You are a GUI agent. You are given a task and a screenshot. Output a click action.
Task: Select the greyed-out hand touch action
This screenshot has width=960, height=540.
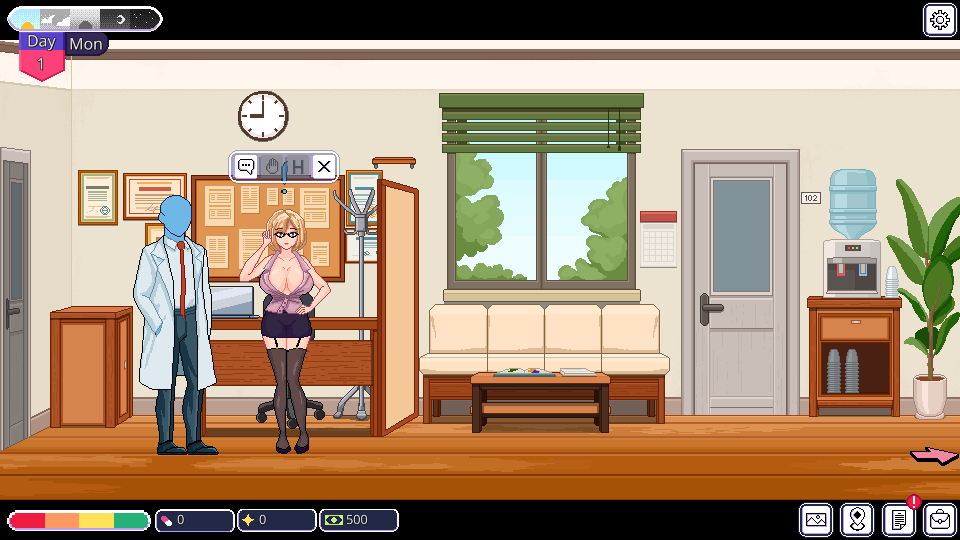pyautogui.click(x=272, y=167)
